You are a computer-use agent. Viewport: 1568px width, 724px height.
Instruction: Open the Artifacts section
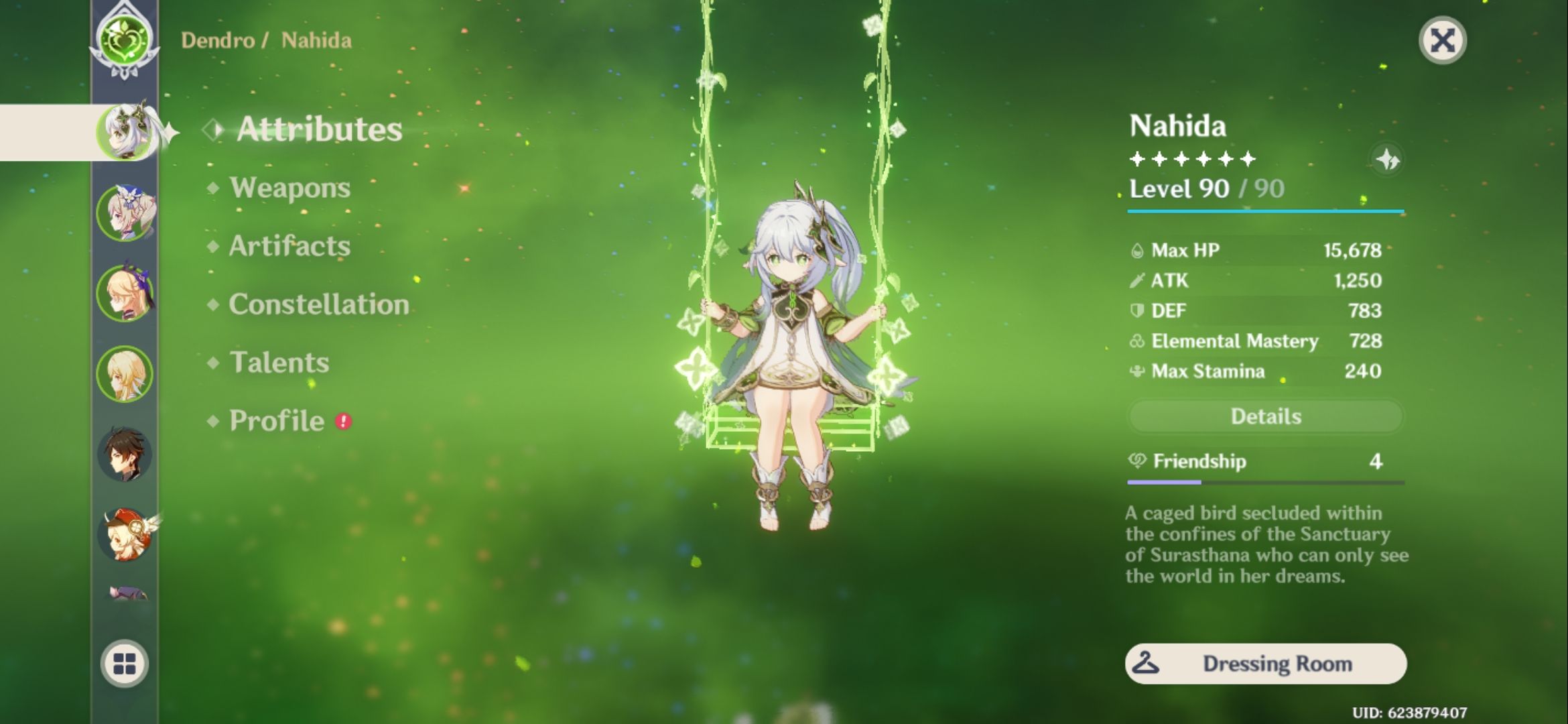coord(288,246)
